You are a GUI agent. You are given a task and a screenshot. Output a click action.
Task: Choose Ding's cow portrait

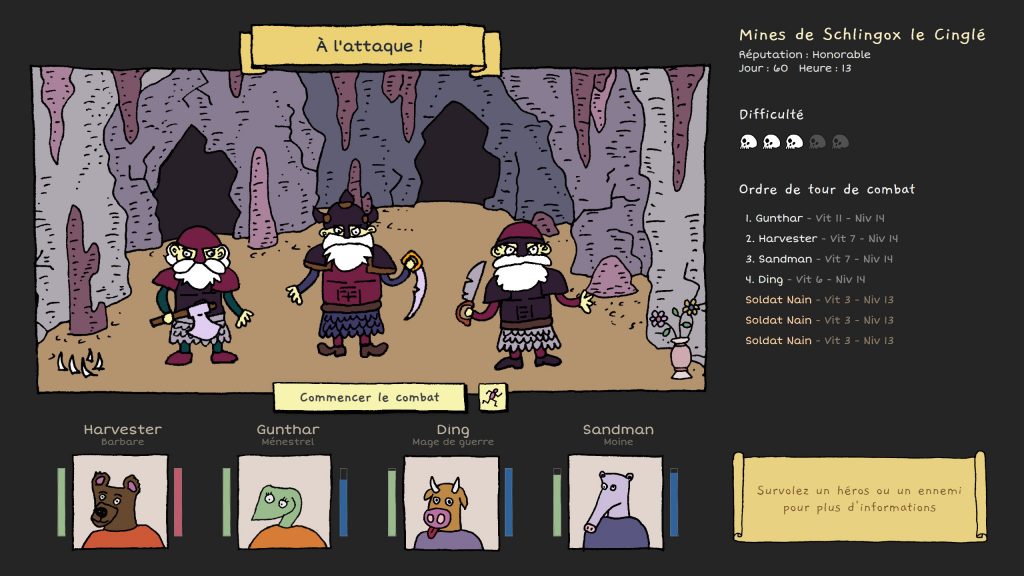450,502
